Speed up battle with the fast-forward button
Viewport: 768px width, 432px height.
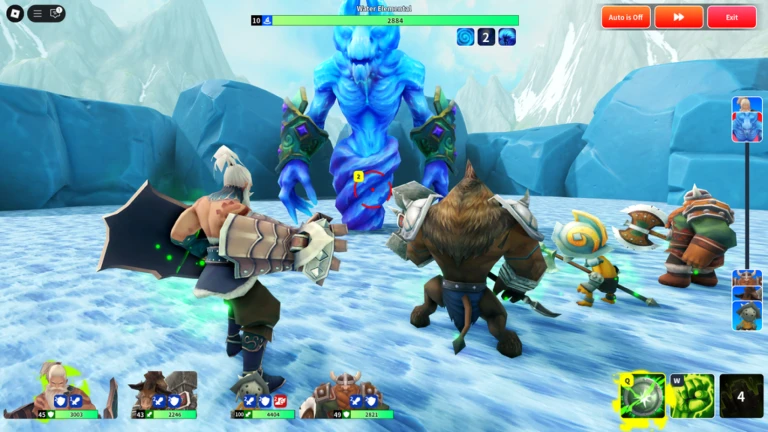(679, 17)
